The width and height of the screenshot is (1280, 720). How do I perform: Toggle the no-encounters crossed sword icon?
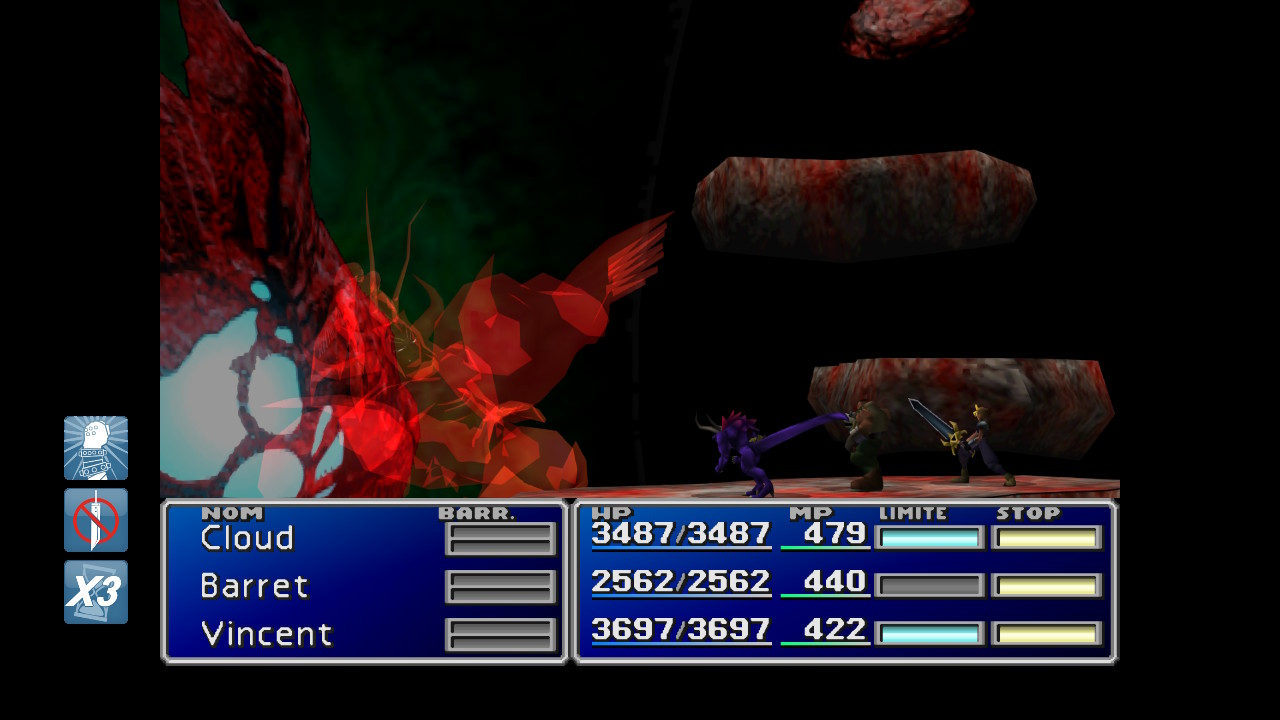point(96,520)
